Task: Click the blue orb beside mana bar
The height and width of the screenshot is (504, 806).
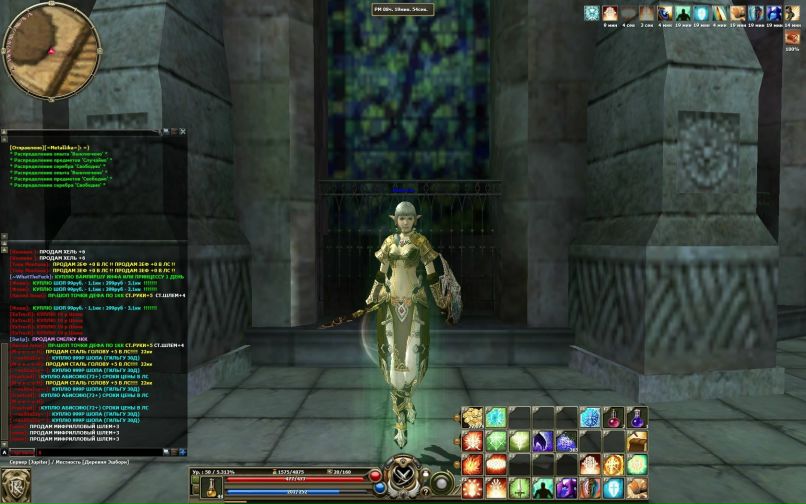Action: click(380, 489)
